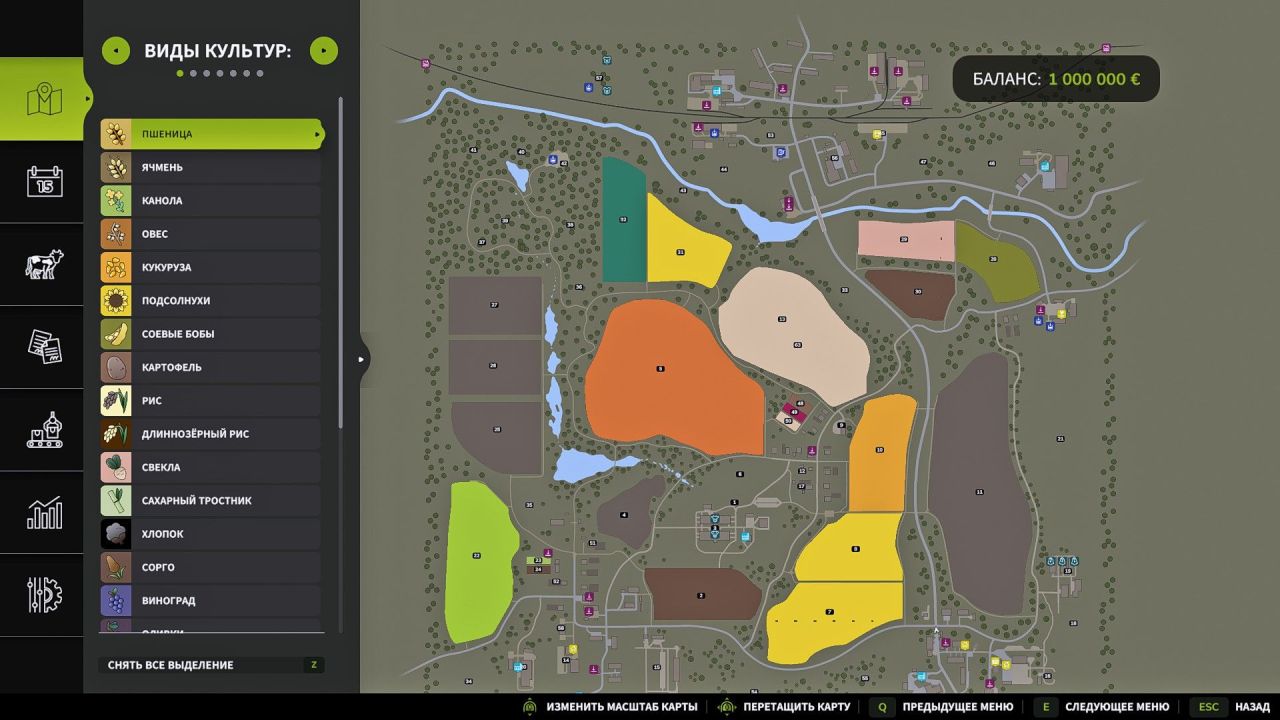Image resolution: width=1280 pixels, height=720 pixels.
Task: Open the map tab in sidebar
Action: [44, 99]
